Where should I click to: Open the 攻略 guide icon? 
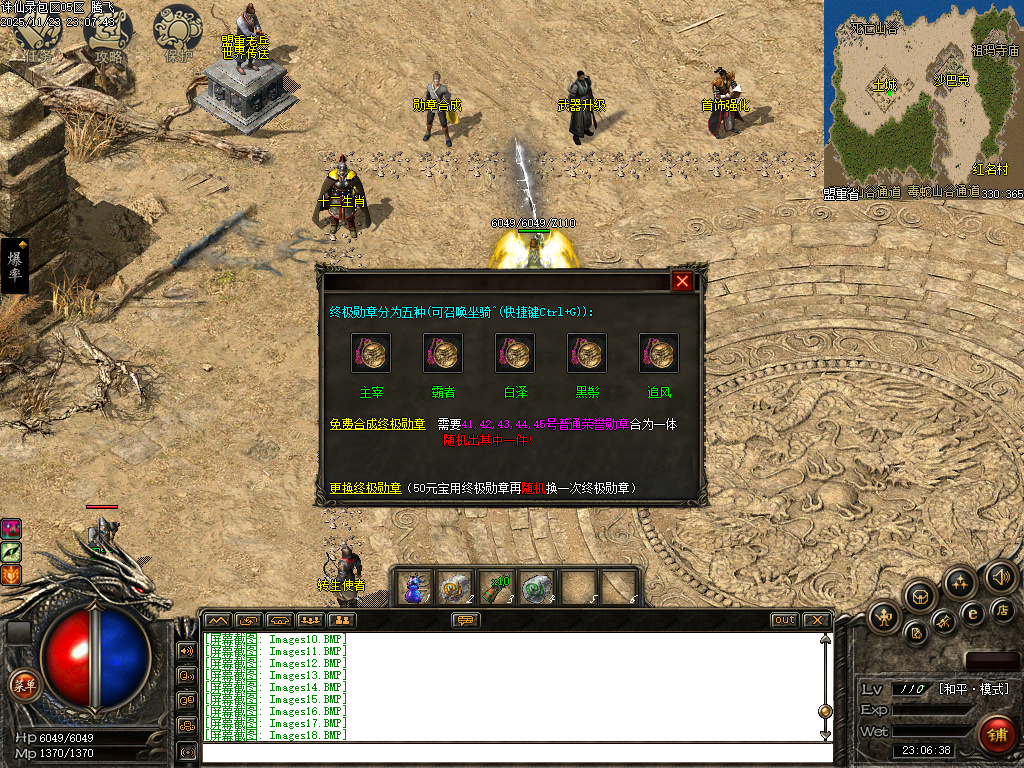tap(108, 33)
